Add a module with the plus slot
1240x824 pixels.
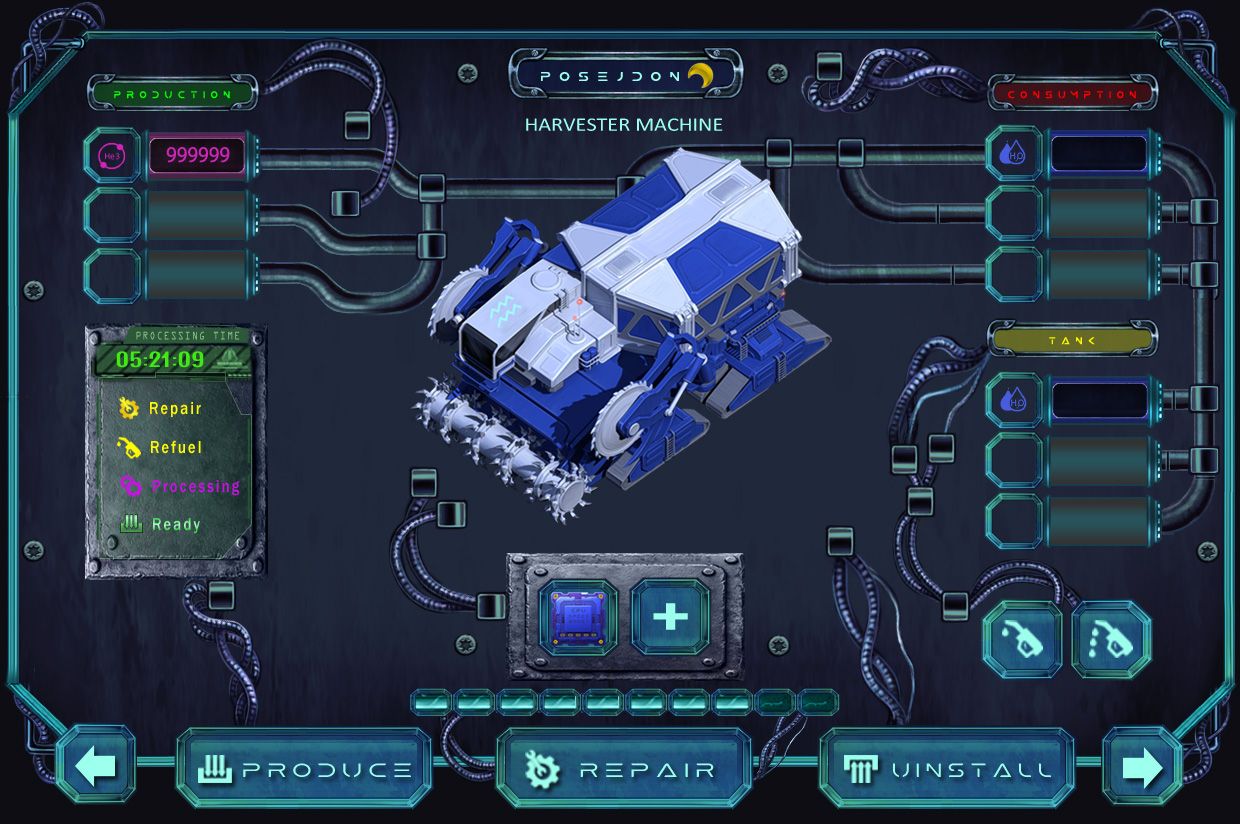(670, 617)
